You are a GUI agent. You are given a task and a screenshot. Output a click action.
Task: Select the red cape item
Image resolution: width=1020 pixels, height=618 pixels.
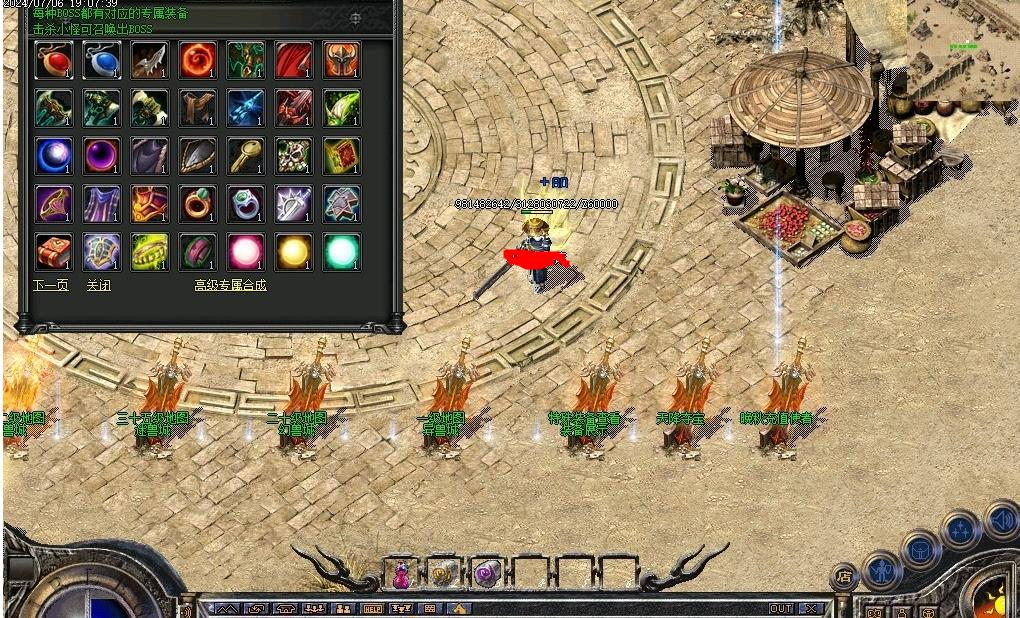click(x=294, y=60)
